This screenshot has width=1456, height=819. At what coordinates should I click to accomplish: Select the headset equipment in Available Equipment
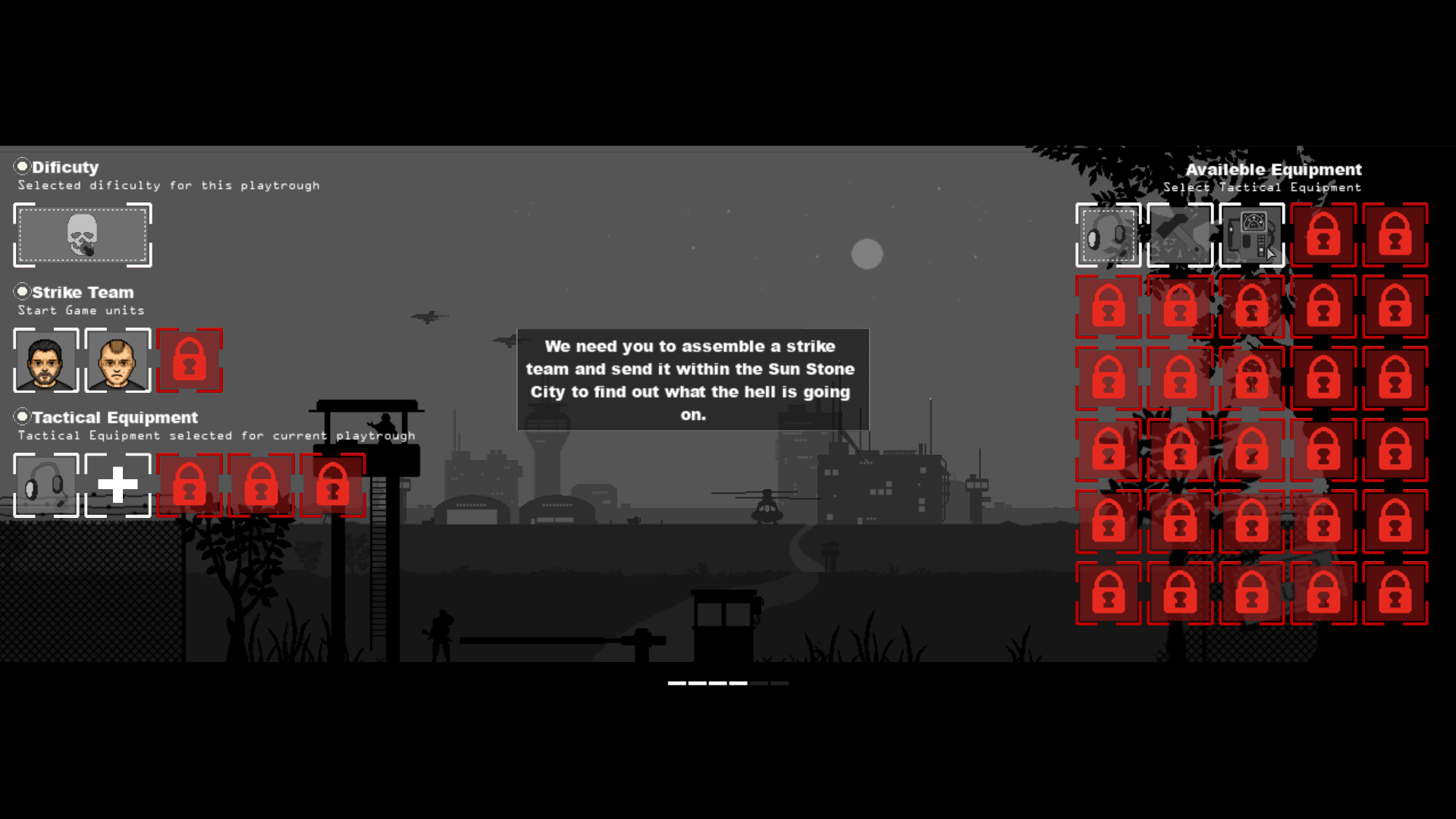(x=1108, y=235)
